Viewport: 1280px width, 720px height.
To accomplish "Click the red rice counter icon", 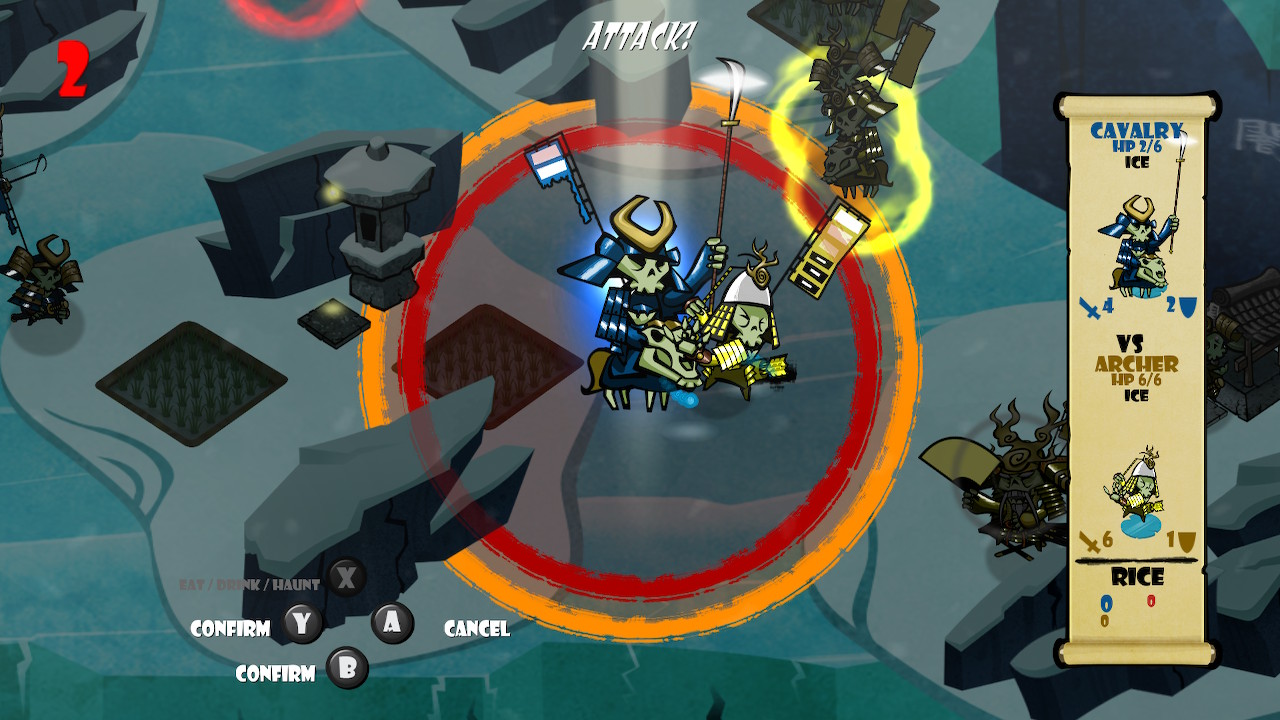I will tap(1150, 601).
